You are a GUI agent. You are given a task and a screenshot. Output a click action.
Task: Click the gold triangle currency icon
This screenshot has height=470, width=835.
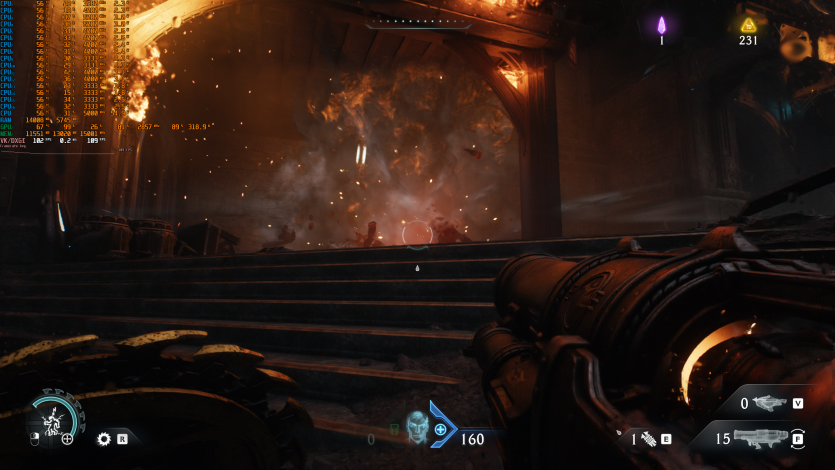(x=748, y=25)
